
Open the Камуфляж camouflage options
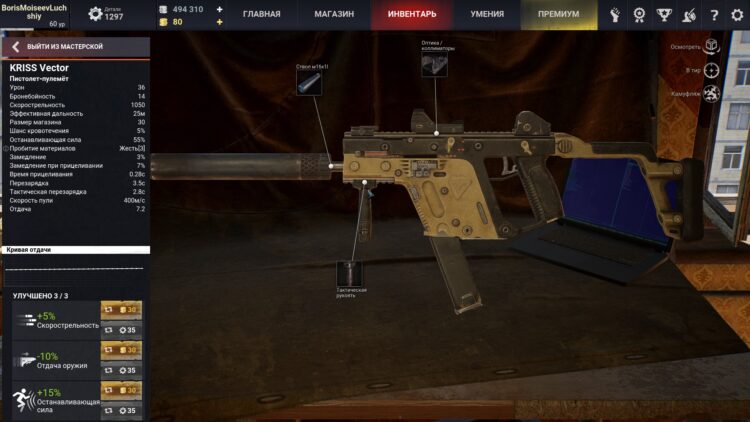[x=710, y=94]
